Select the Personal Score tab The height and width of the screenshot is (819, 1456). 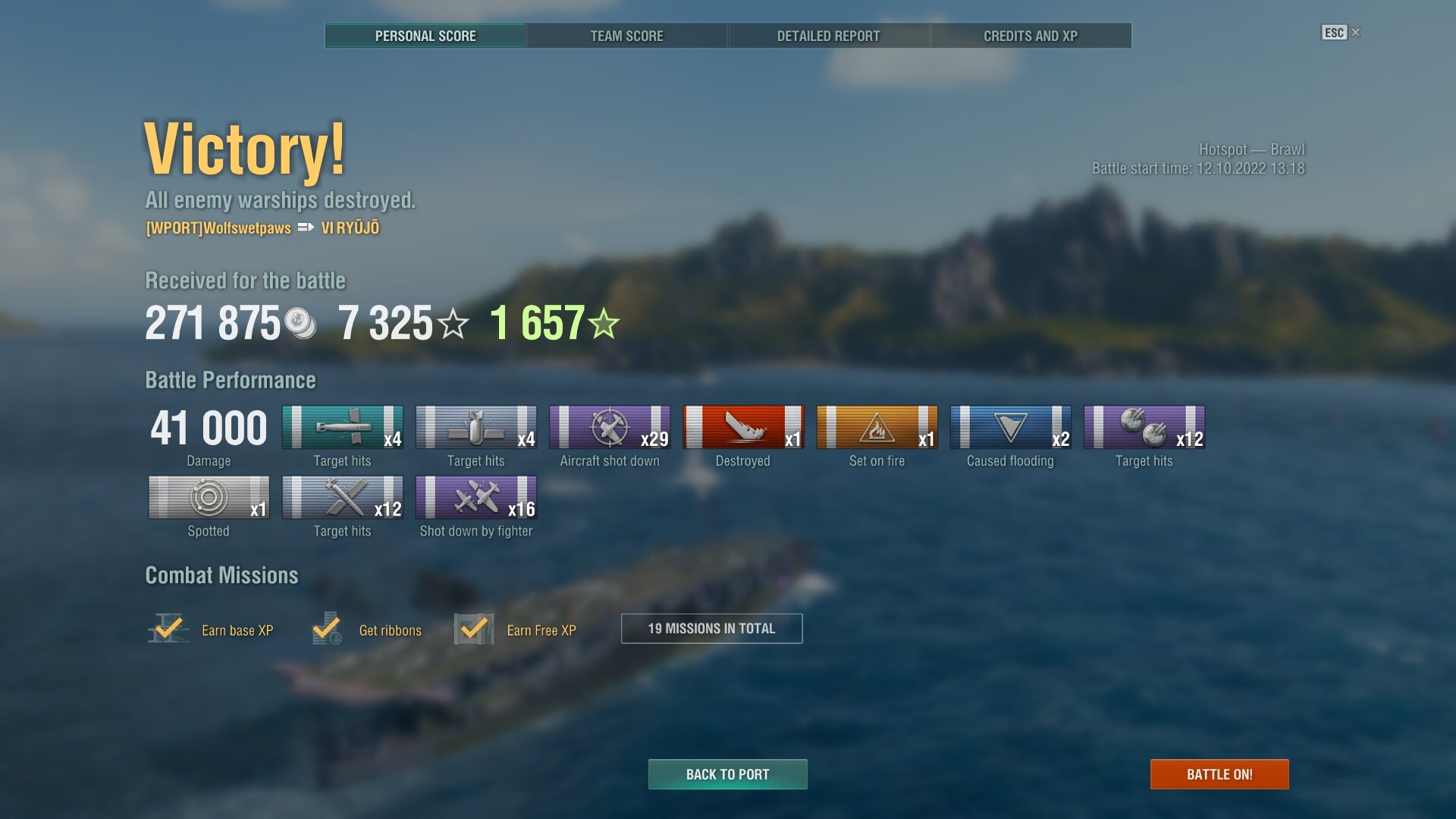coord(425,36)
